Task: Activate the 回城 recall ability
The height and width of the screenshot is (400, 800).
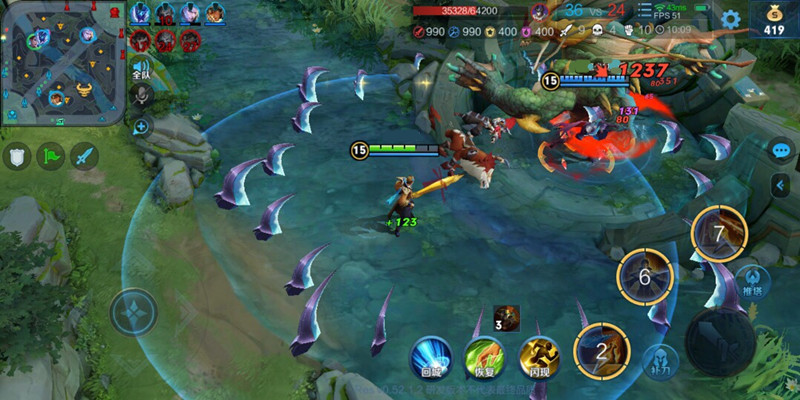Action: point(430,356)
